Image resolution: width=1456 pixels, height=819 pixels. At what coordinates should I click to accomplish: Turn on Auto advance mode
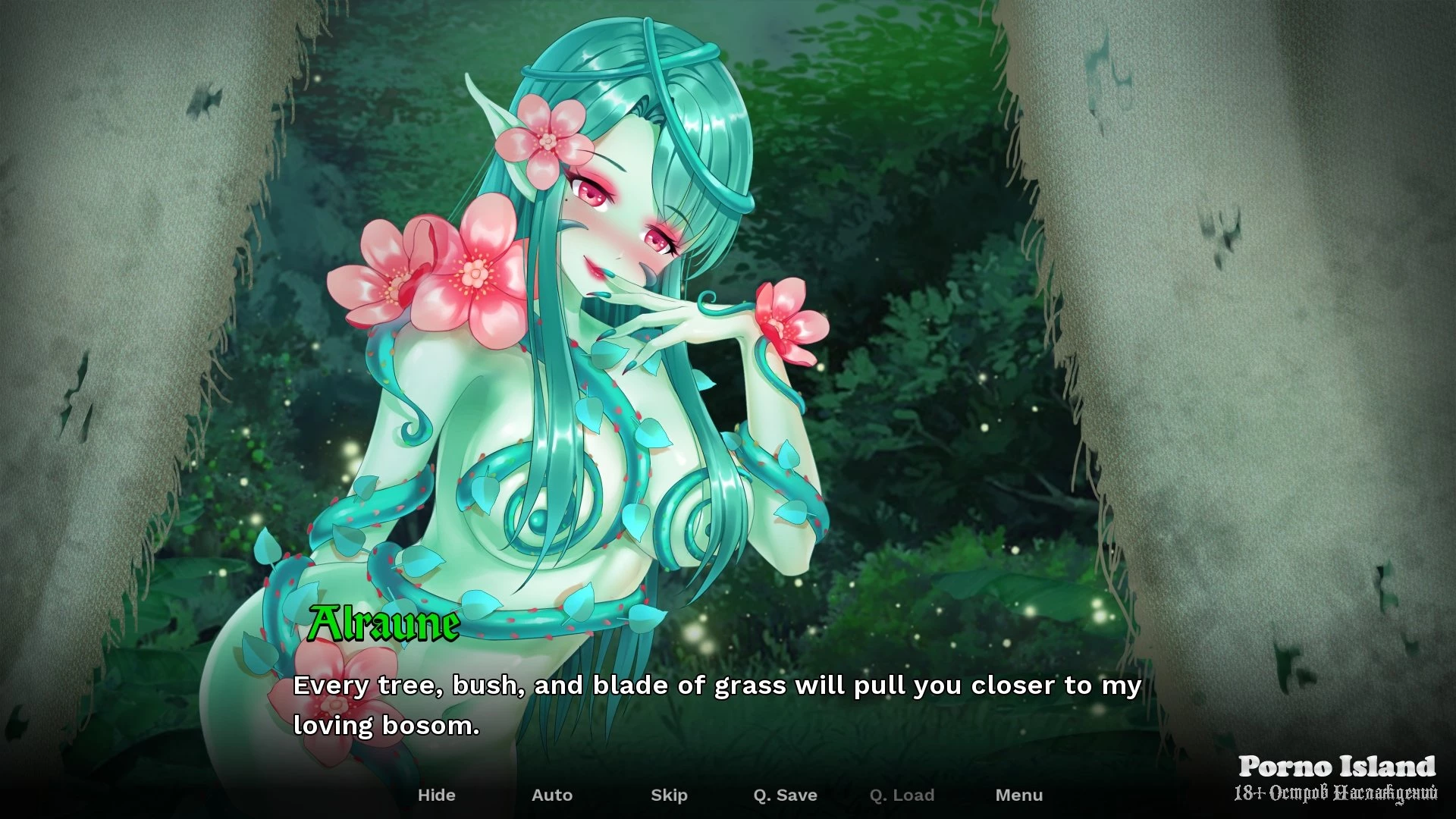(551, 795)
